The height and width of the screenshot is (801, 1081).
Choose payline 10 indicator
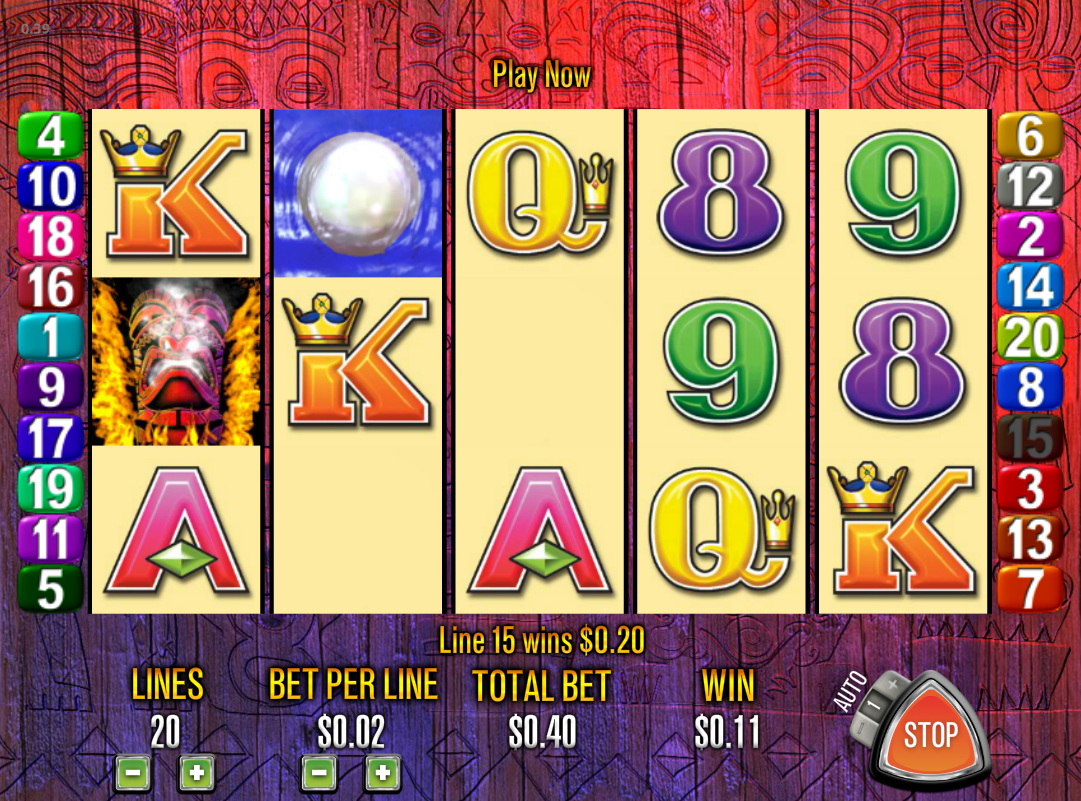(50, 186)
